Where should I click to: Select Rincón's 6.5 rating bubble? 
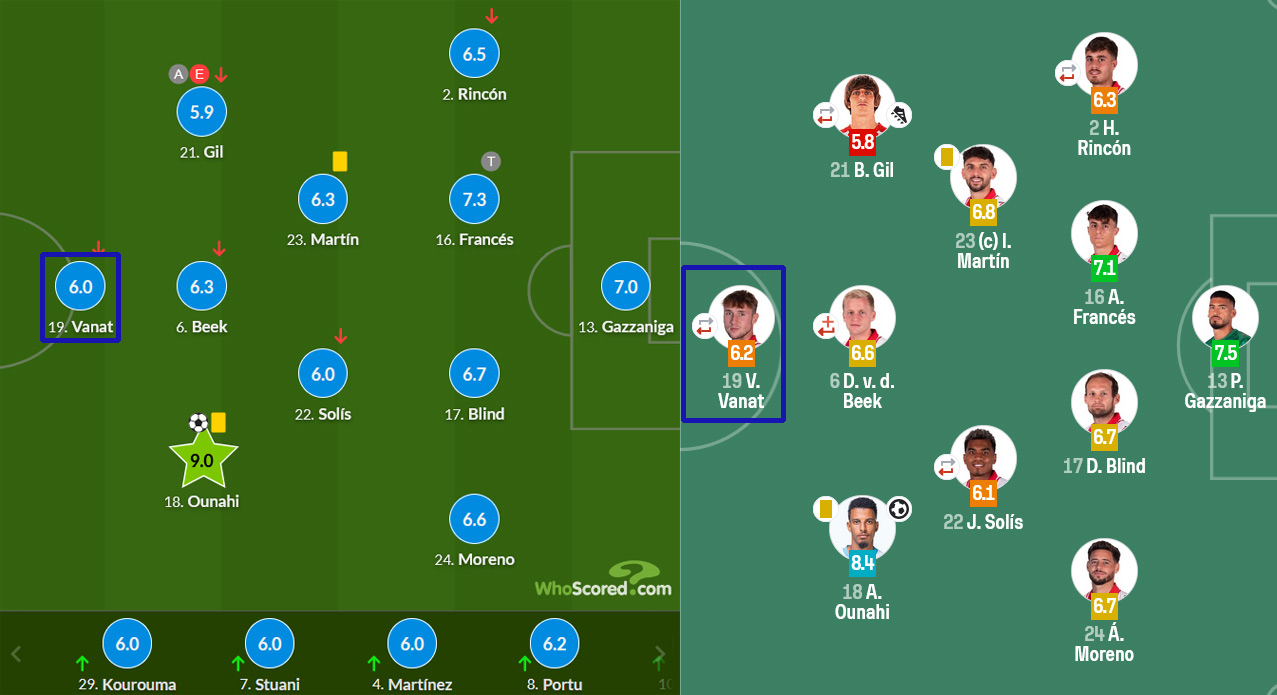(x=474, y=54)
